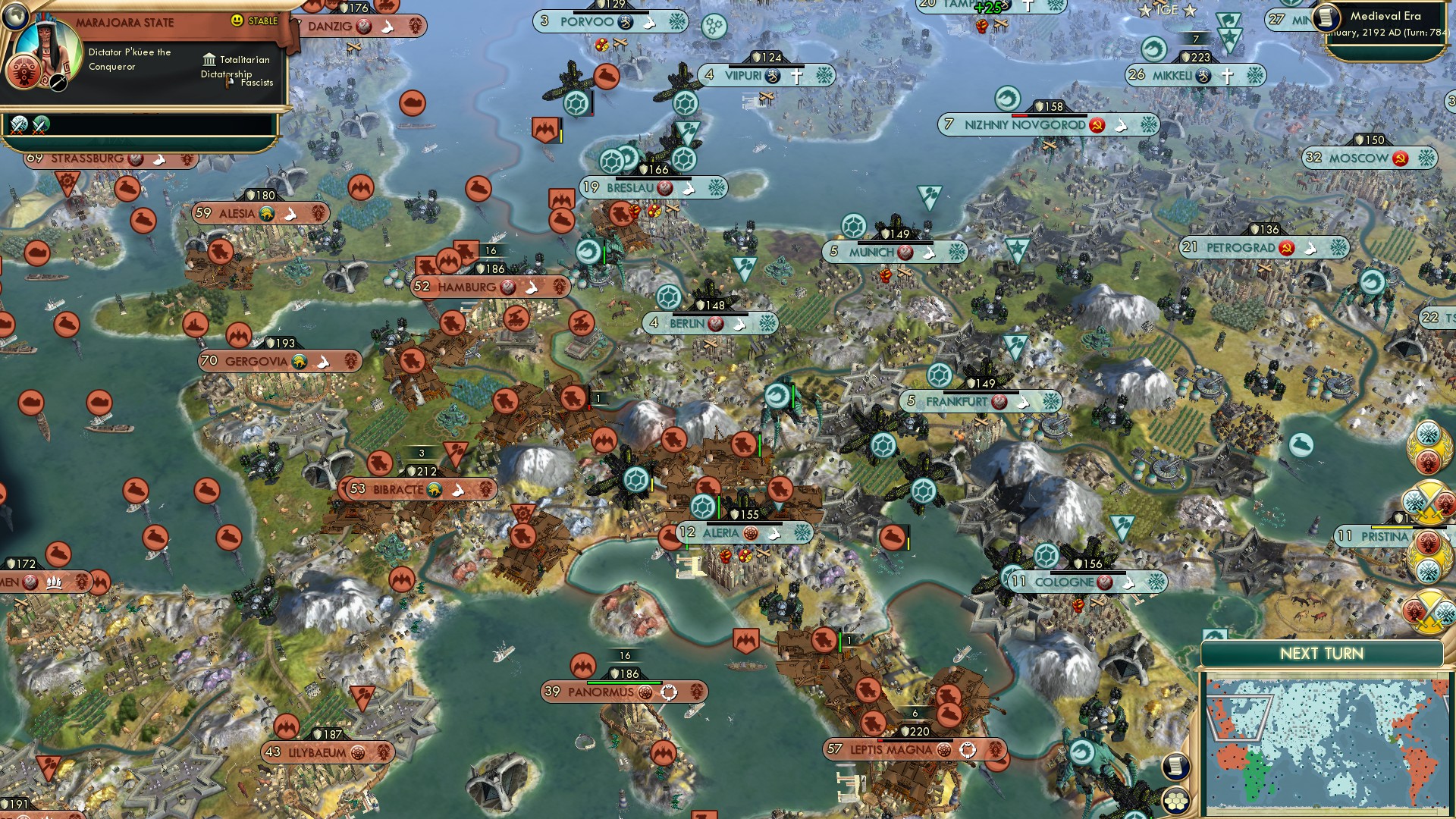
Task: Open the scroll icon beside Medieval Era
Action: coord(1326,17)
